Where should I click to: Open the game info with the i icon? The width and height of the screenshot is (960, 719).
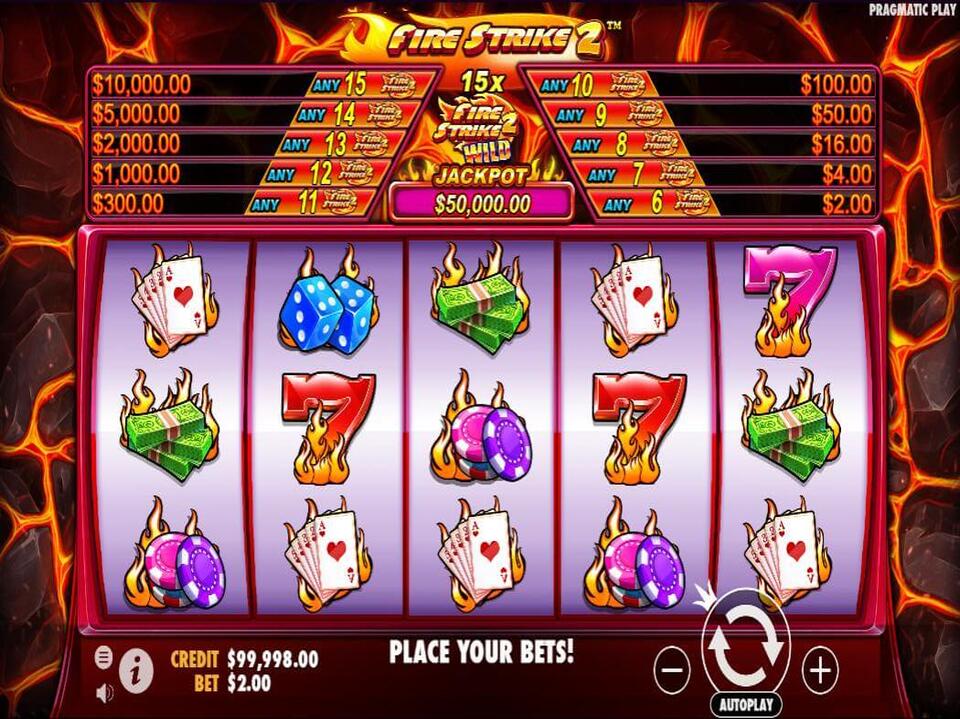tap(135, 664)
